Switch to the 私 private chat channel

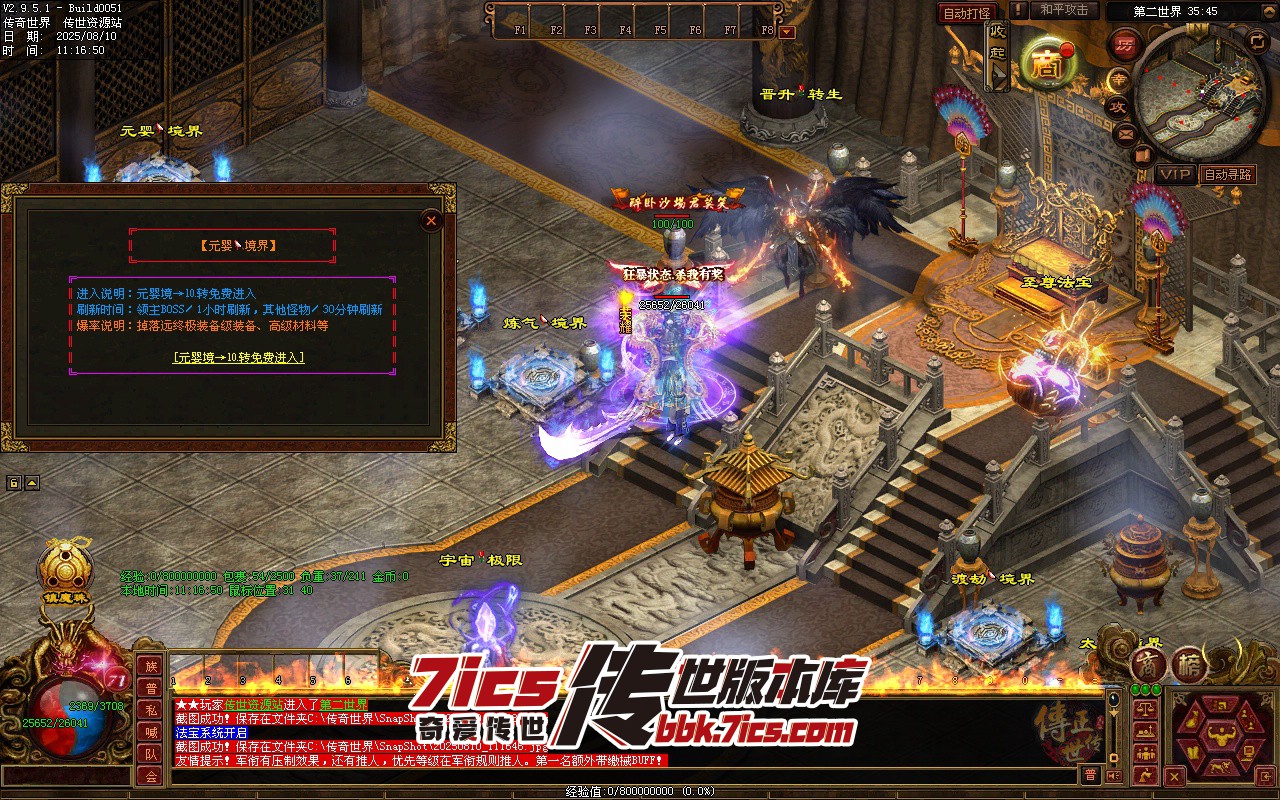coord(150,710)
